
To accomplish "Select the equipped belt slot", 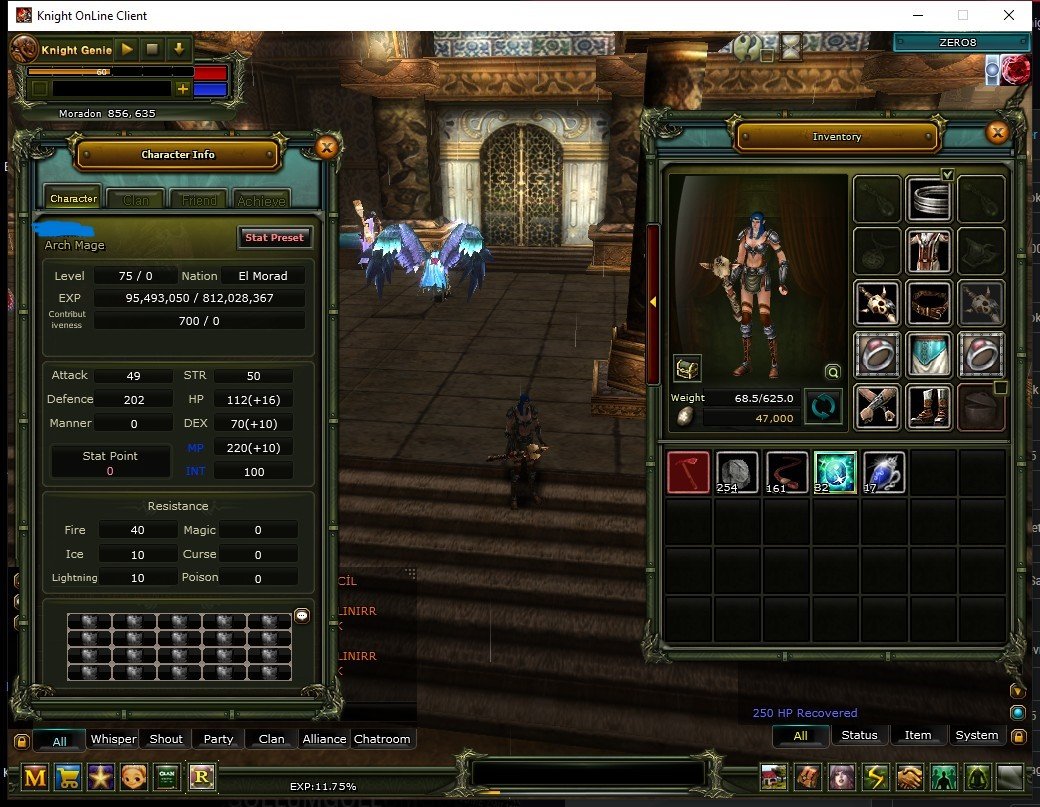I will click(x=929, y=302).
